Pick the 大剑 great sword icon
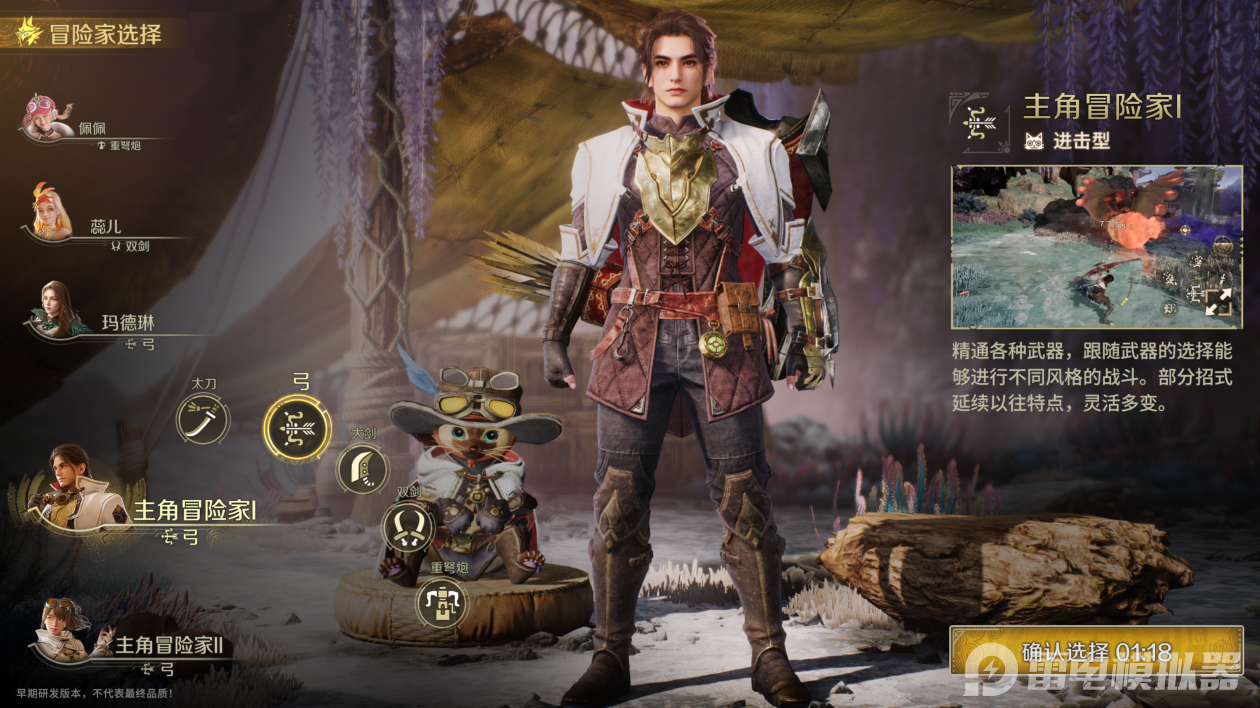1260x708 pixels. pyautogui.click(x=362, y=468)
